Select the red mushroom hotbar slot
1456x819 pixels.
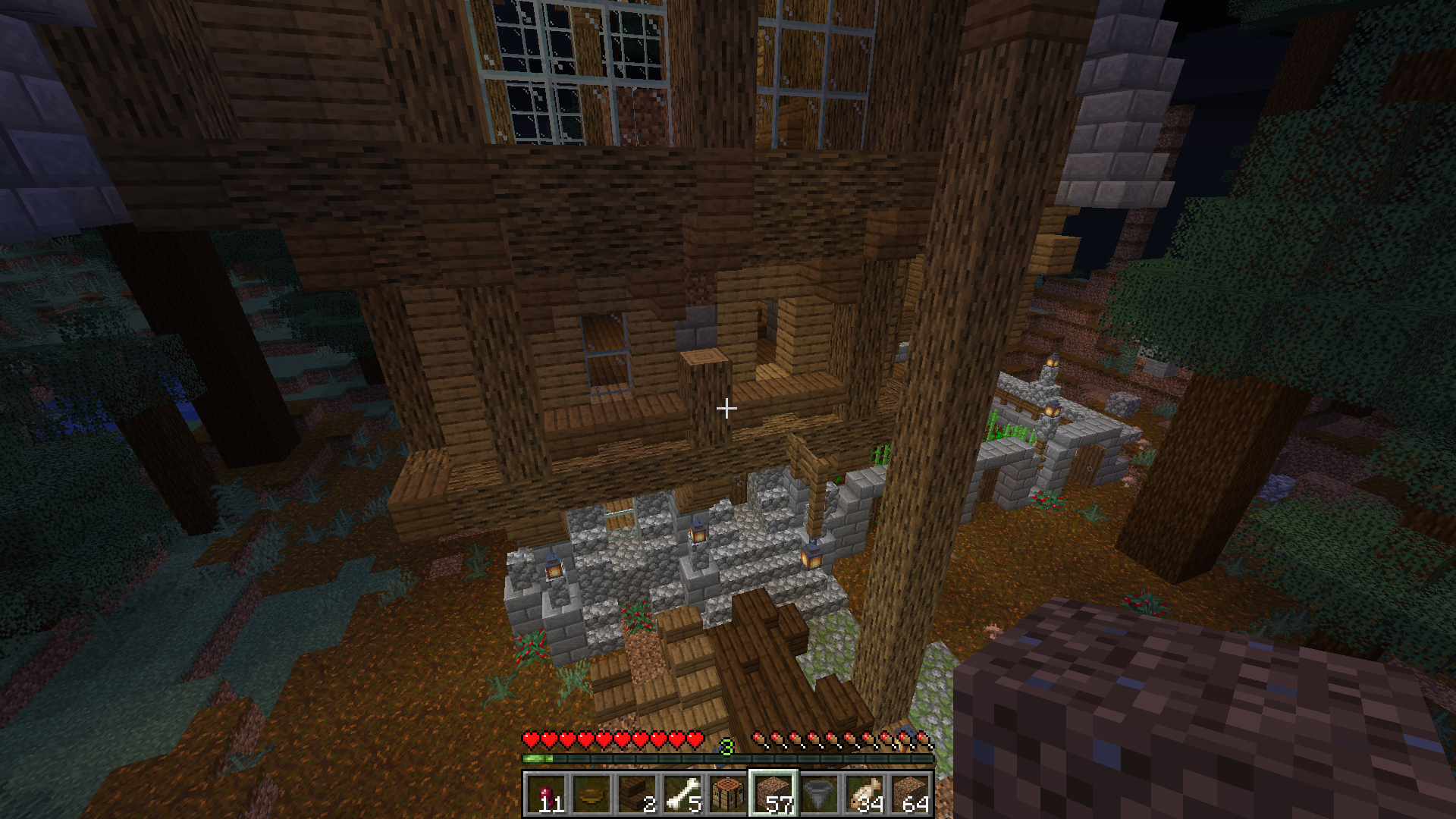[x=546, y=794]
